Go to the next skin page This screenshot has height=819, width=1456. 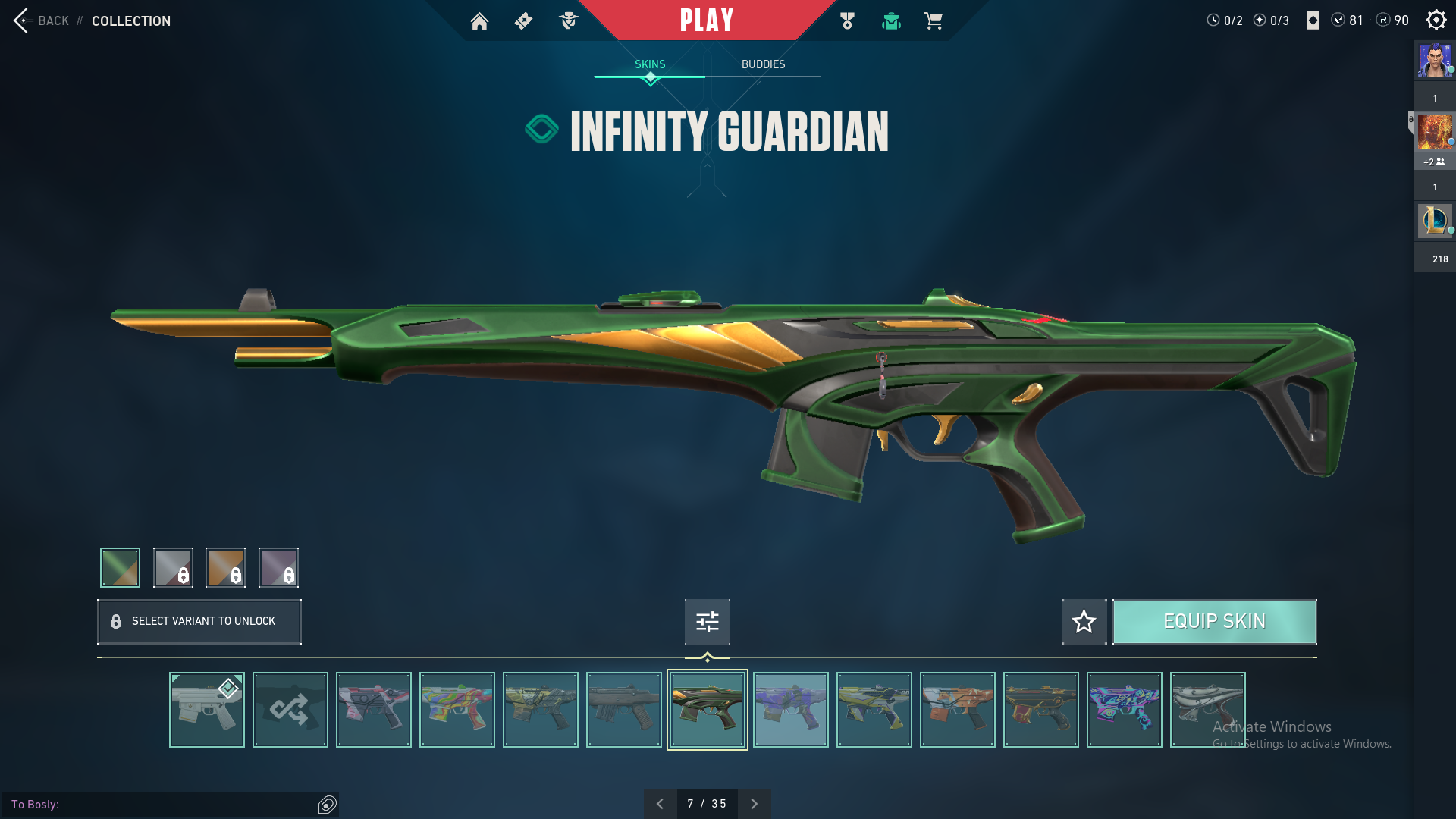pos(754,804)
